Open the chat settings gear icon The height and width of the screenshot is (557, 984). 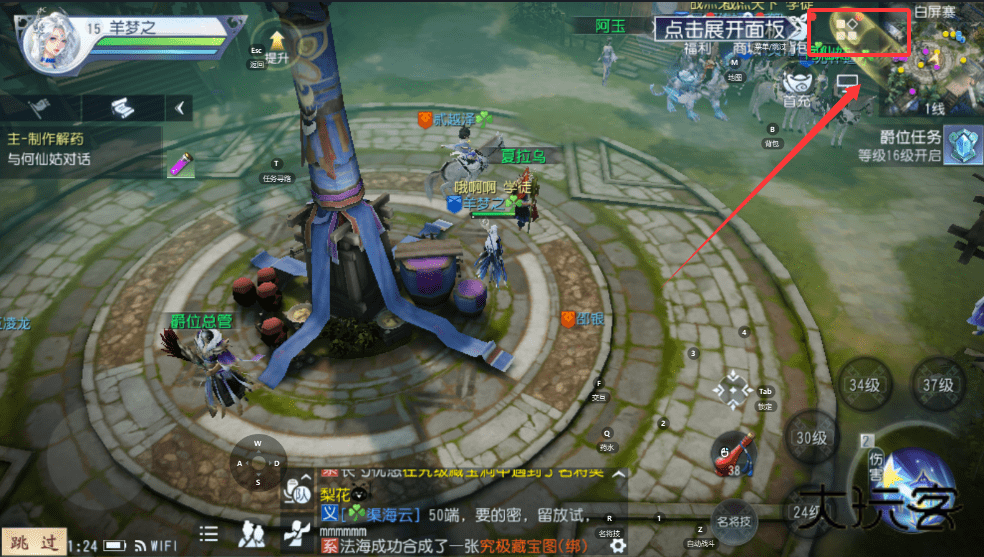point(617,545)
